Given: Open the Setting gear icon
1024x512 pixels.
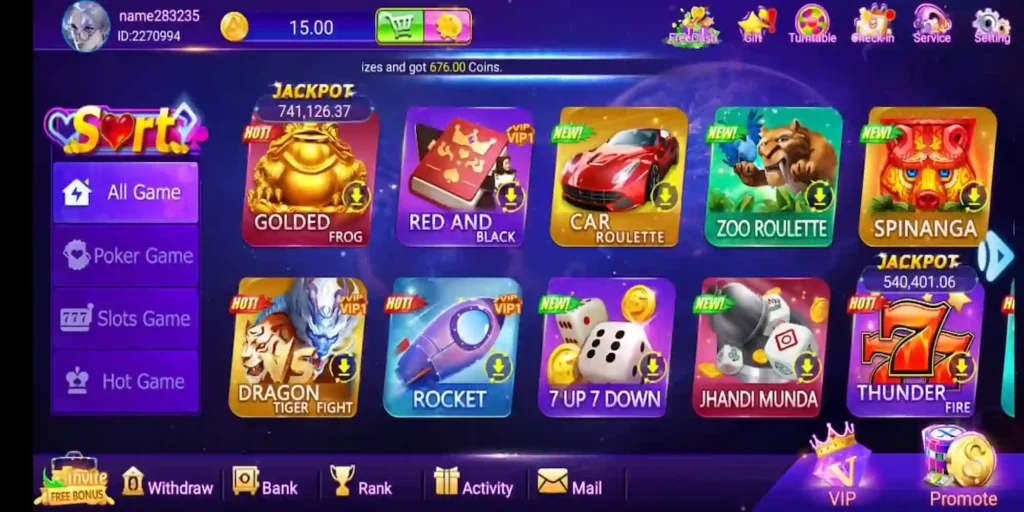Looking at the screenshot, I should tap(991, 25).
